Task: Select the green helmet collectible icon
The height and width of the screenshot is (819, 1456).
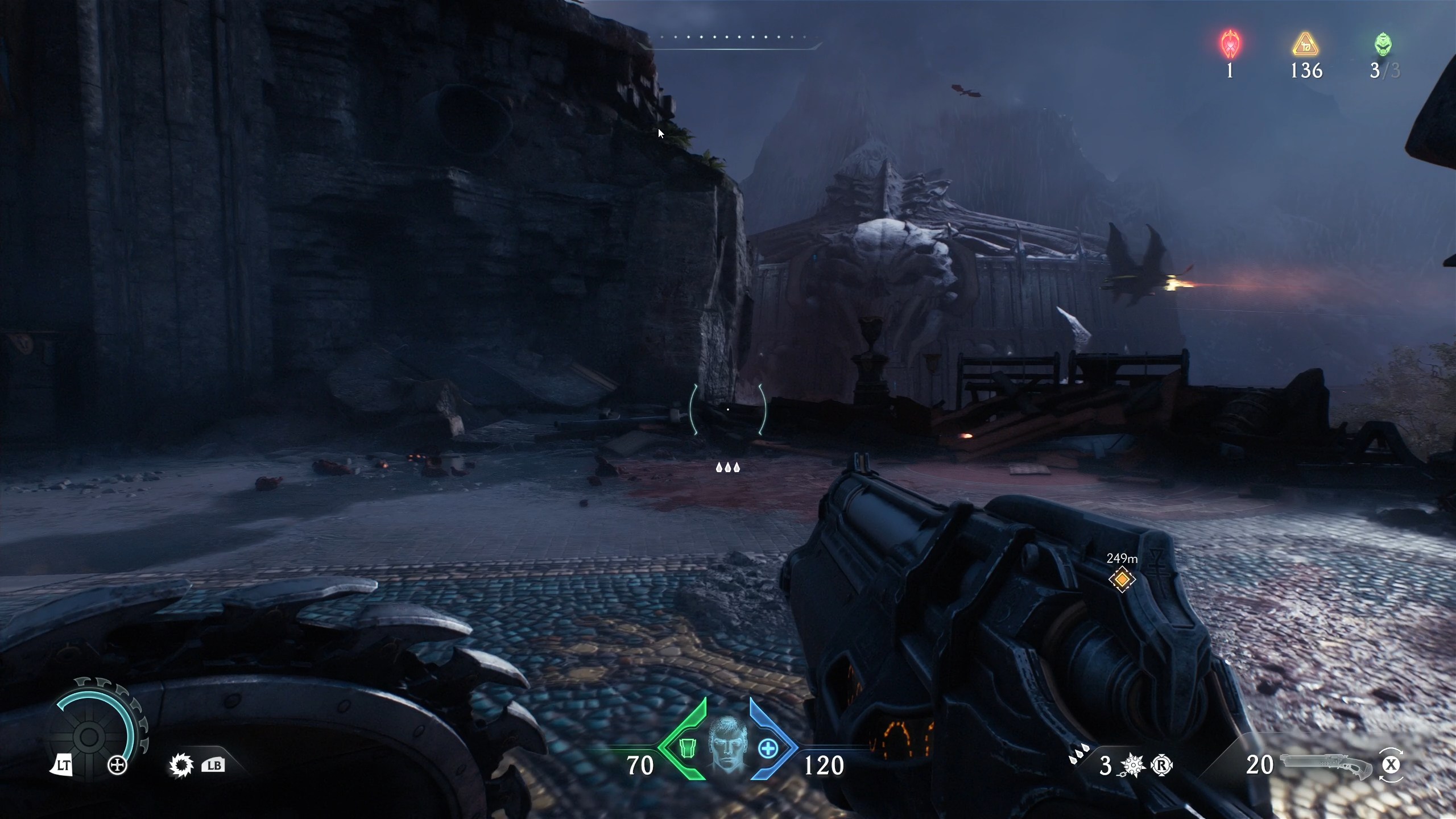Action: (1383, 44)
